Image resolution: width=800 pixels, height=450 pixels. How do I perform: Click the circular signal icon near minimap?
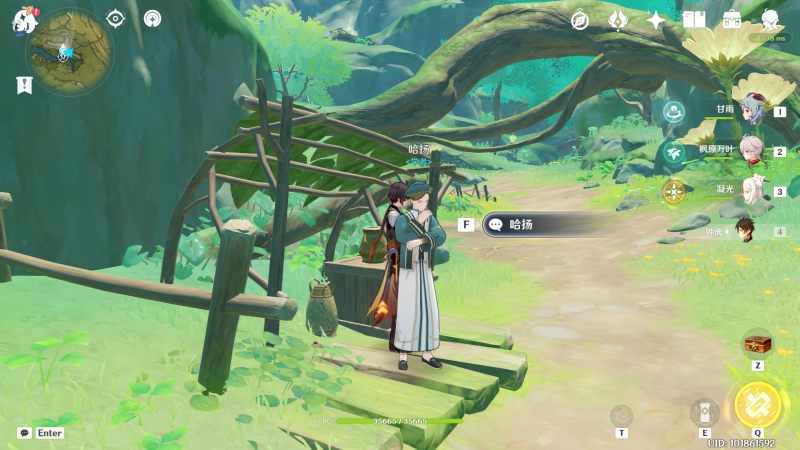(x=152, y=18)
